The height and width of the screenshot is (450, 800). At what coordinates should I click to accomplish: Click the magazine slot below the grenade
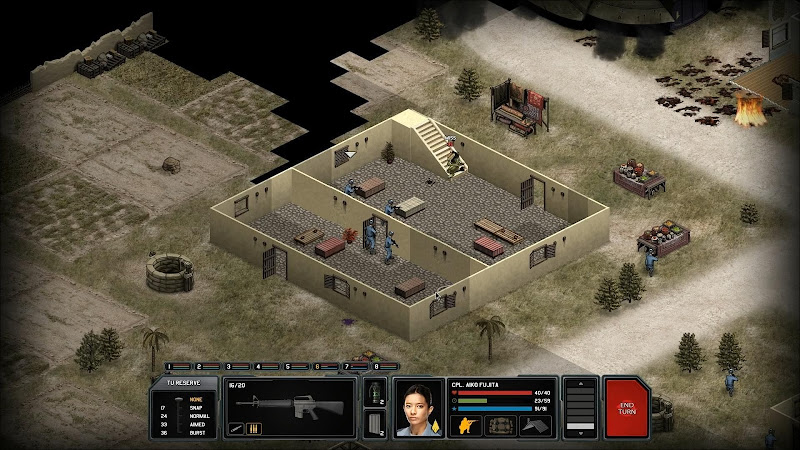375,423
